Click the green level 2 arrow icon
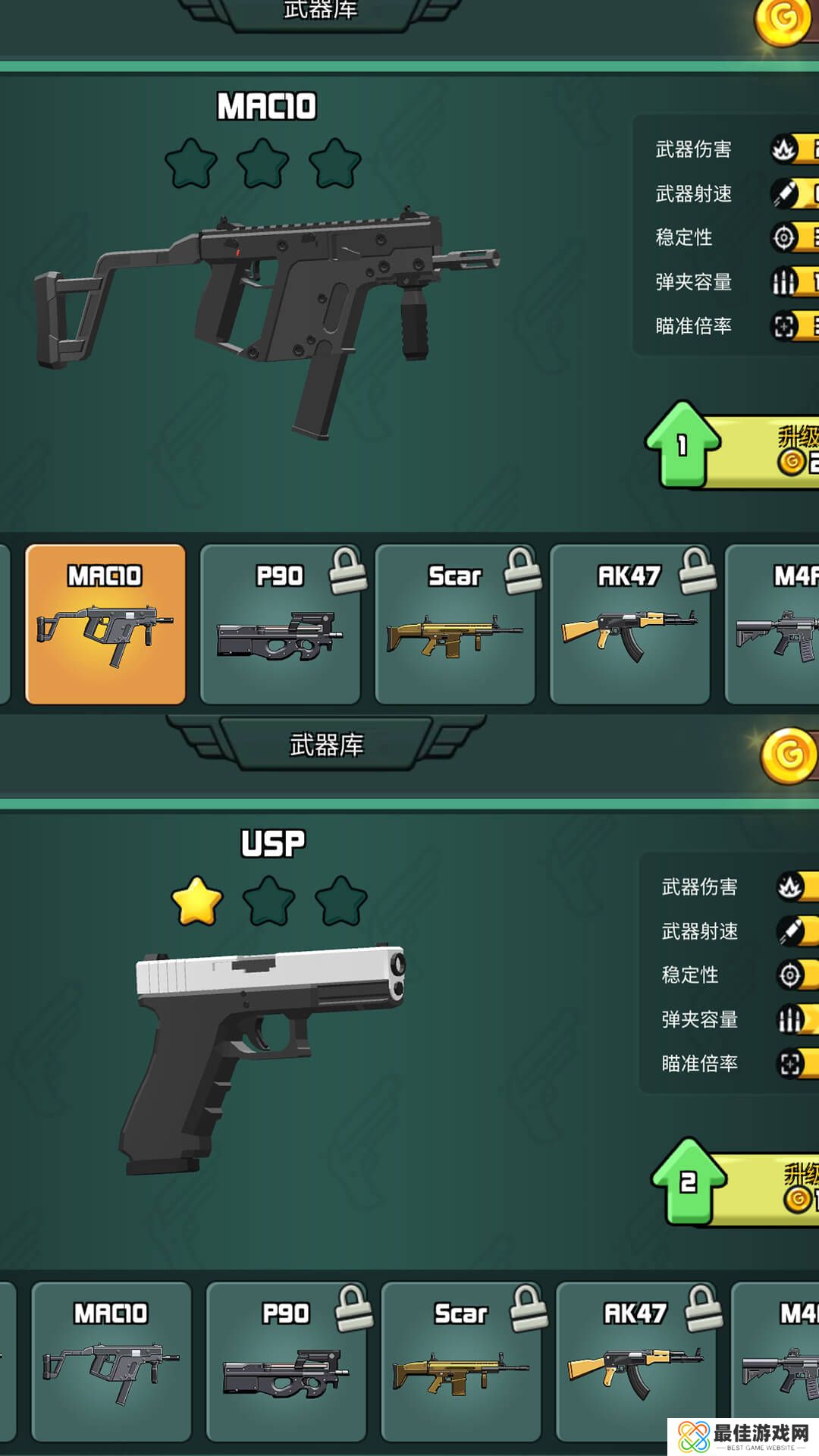 pos(688,1181)
